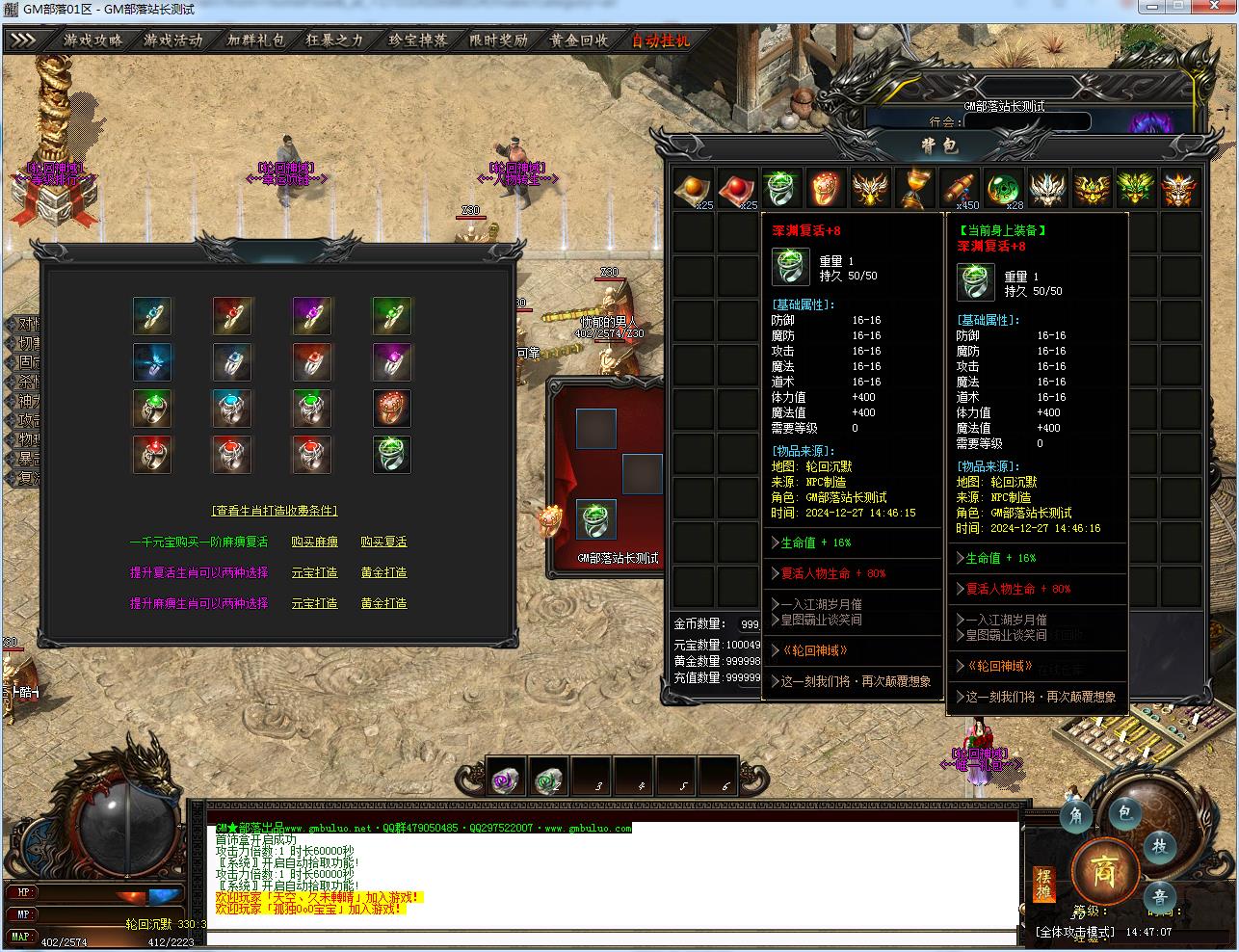Screen dimensions: 1239x952
Task: Close the game window
Action: [1217, 9]
